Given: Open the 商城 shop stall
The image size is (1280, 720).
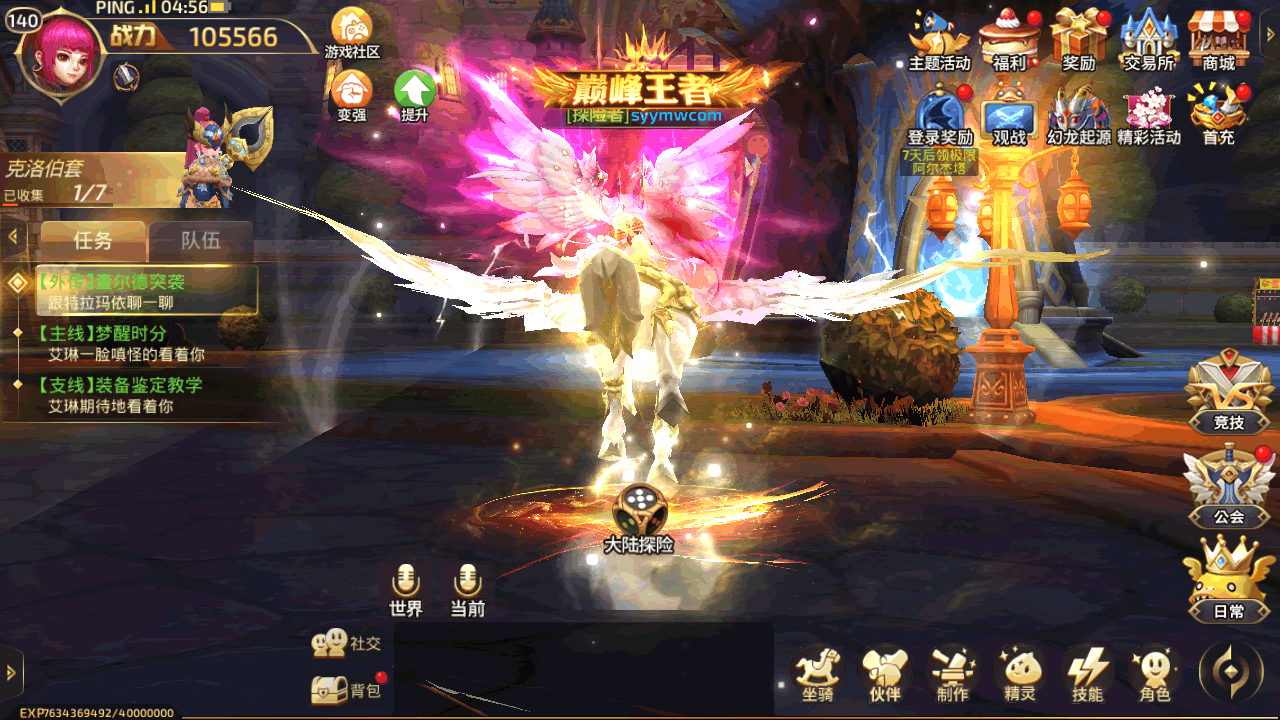Looking at the screenshot, I should [x=1218, y=38].
